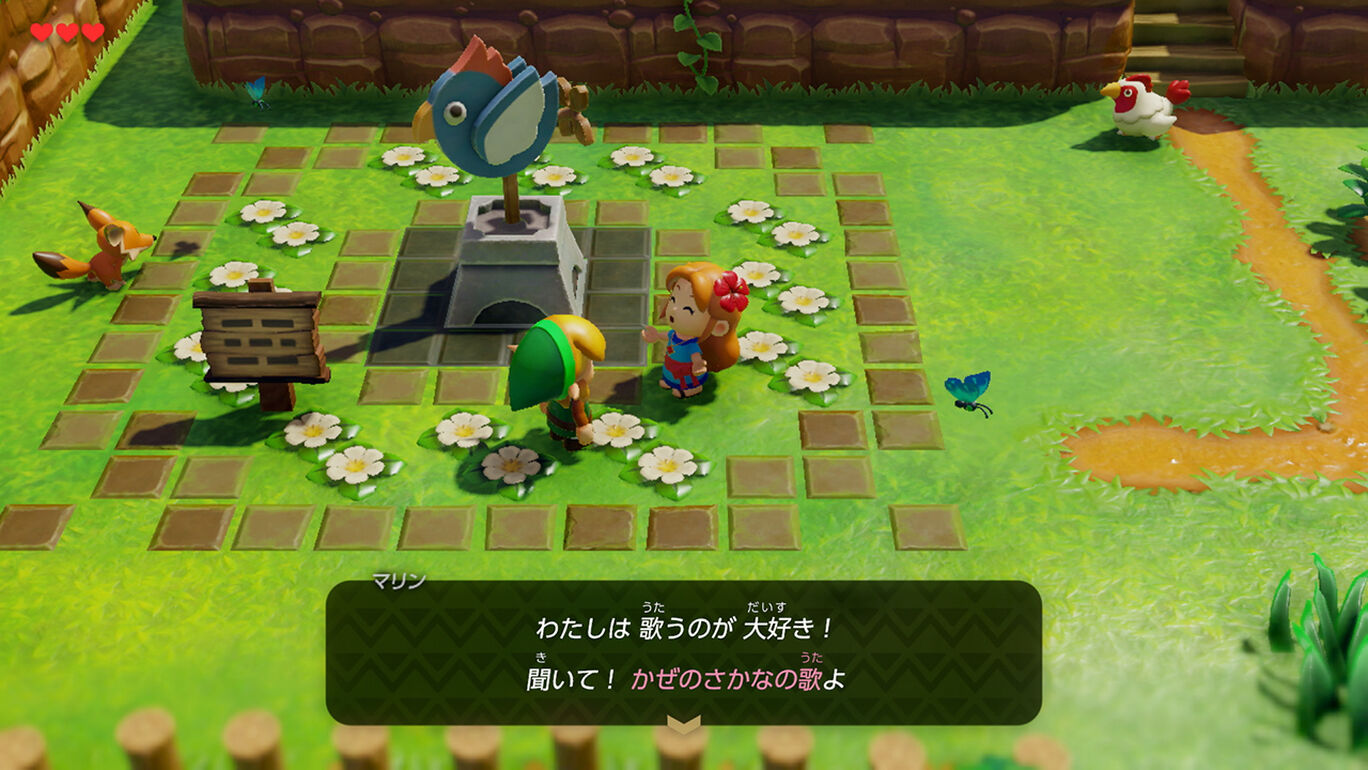
Task: Click the rightmost heart in the HUD
Action: tap(91, 31)
